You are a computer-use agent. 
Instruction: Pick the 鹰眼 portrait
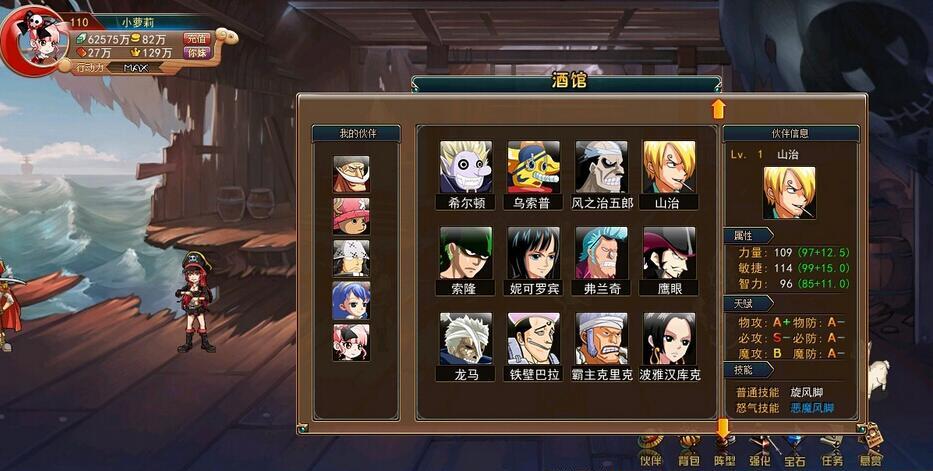[669, 252]
